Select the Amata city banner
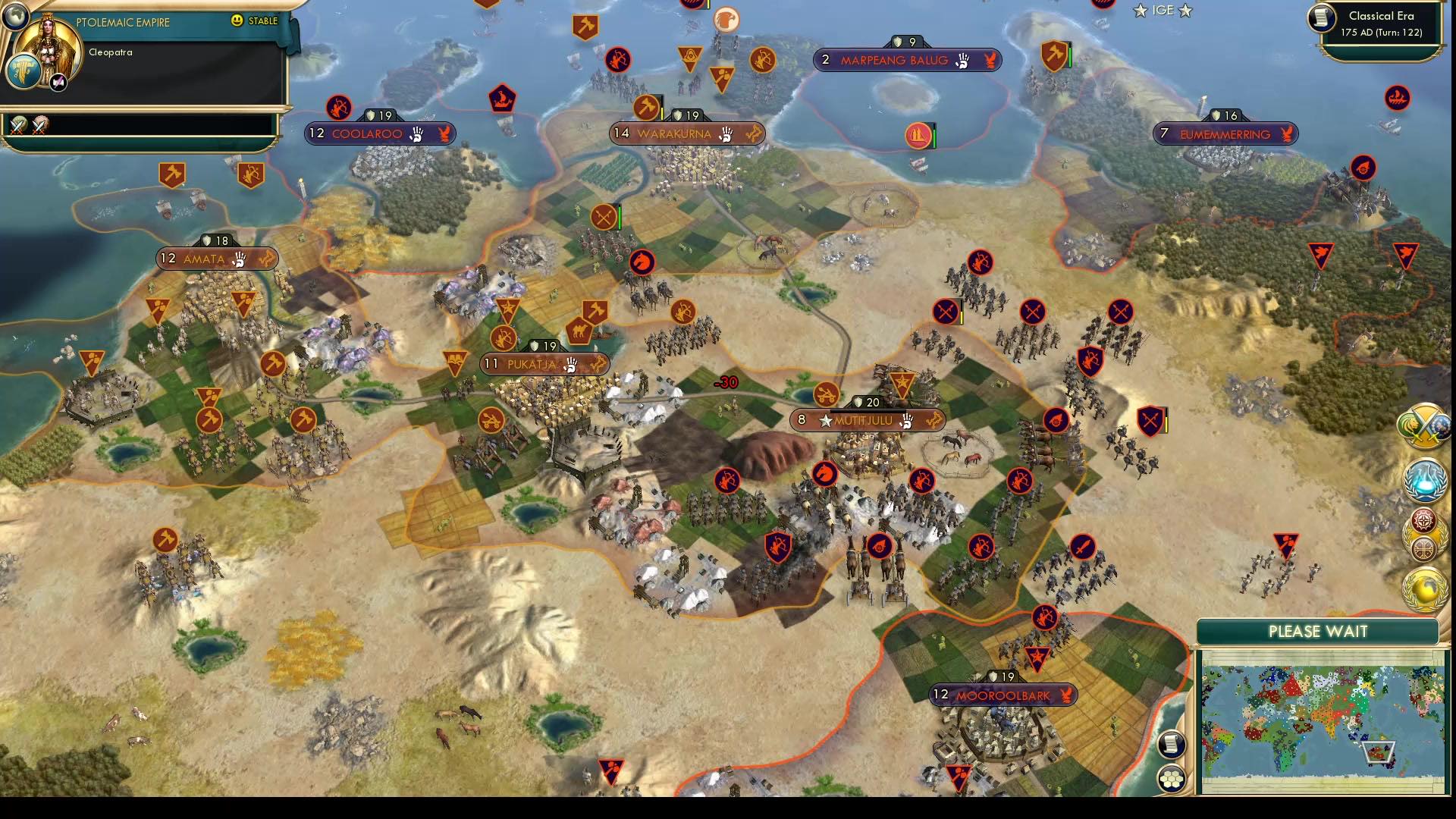This screenshot has height=819, width=1456. click(217, 259)
